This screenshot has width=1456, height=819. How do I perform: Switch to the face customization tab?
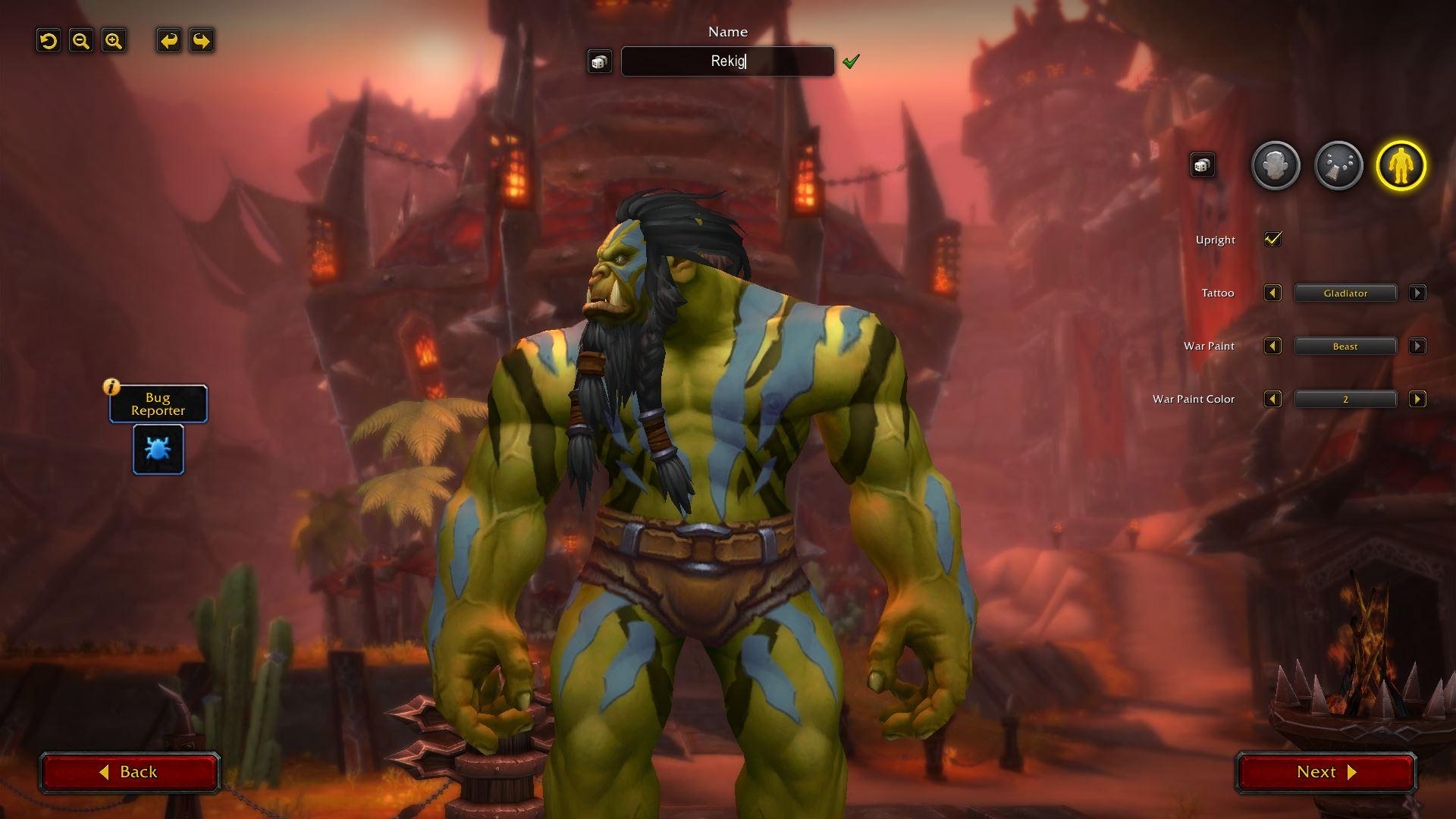point(1276,165)
